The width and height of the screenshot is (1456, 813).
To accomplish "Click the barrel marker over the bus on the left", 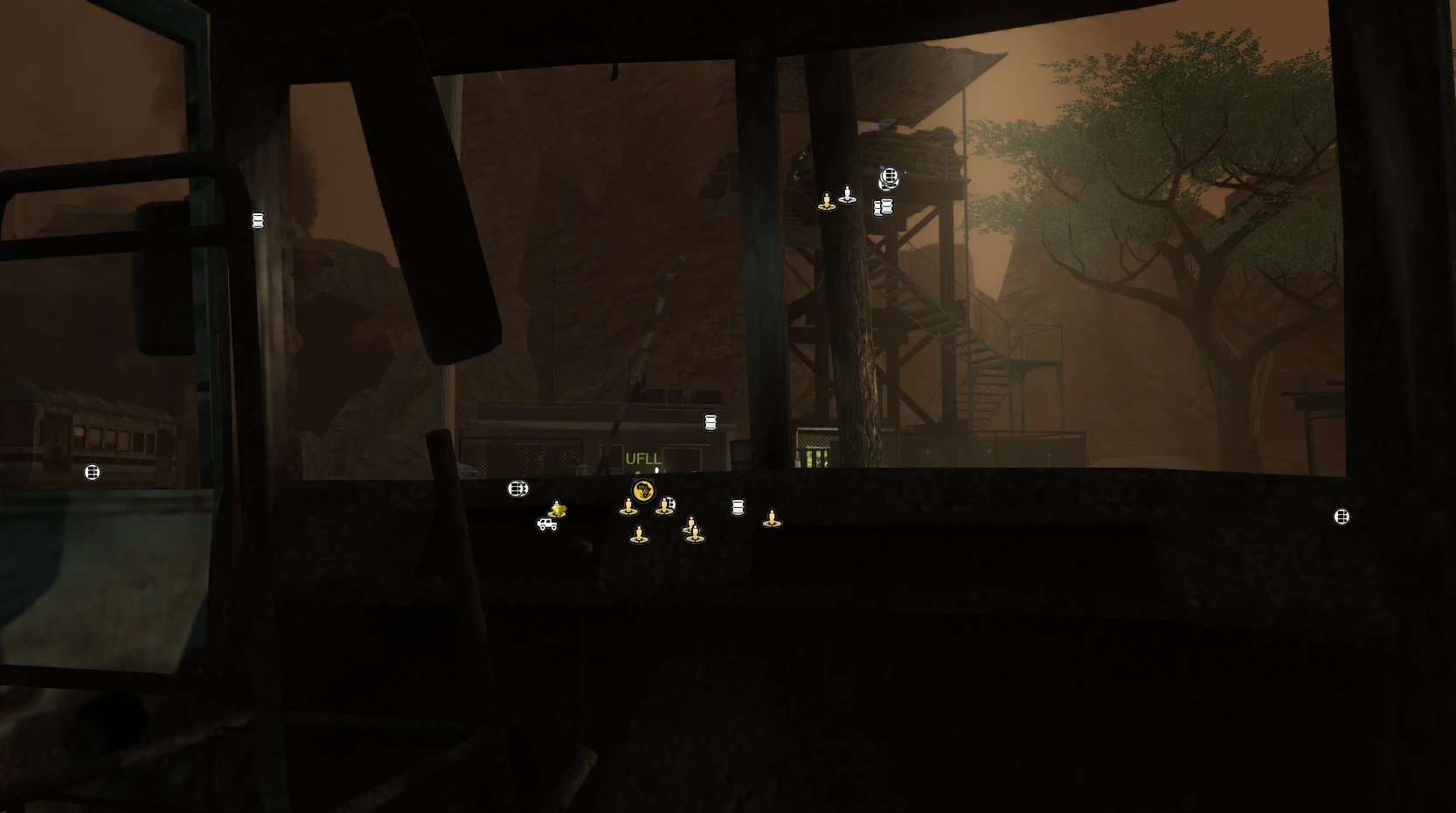I will [x=91, y=471].
